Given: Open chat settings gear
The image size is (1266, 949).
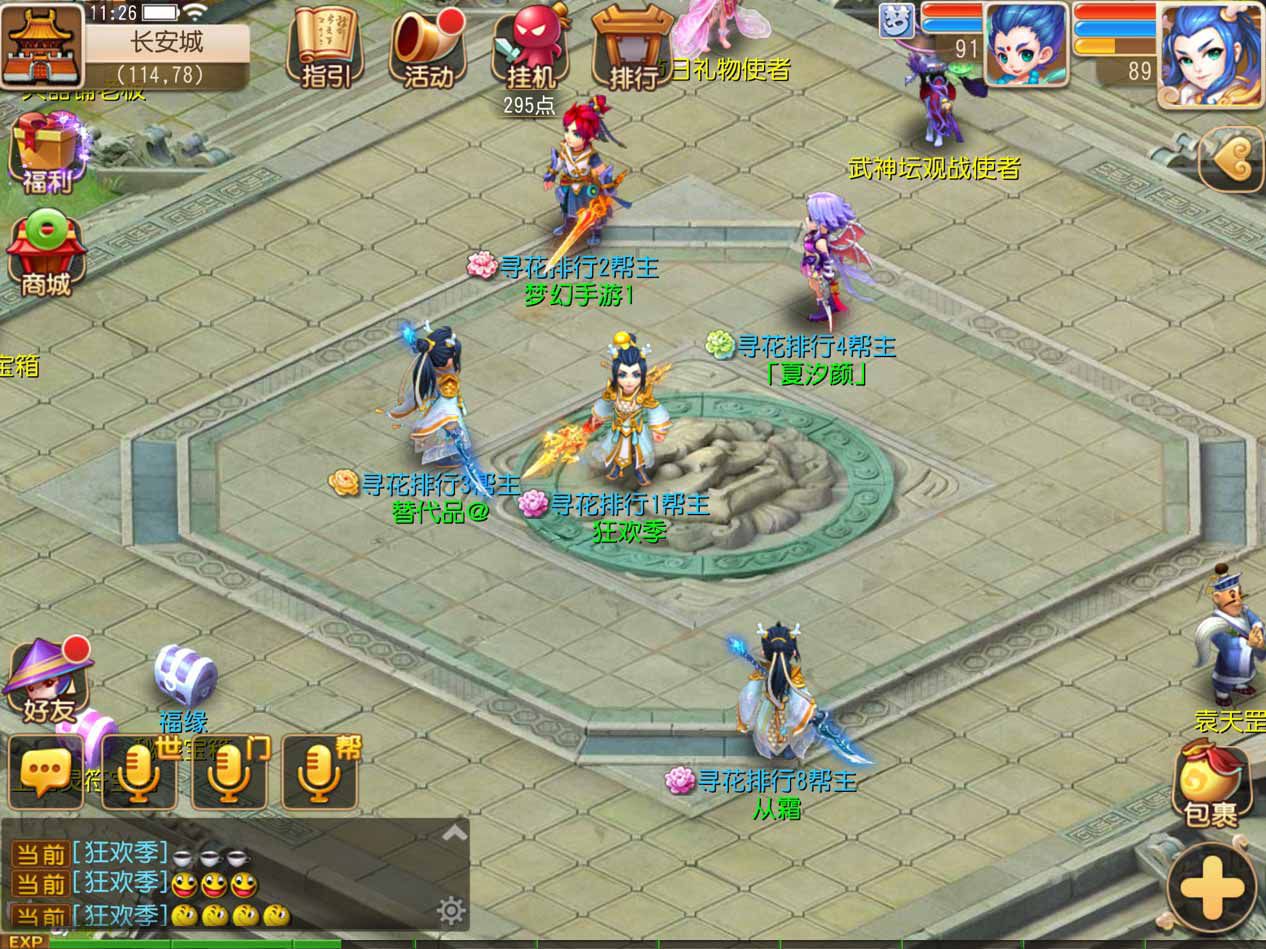Looking at the screenshot, I should pyautogui.click(x=451, y=910).
